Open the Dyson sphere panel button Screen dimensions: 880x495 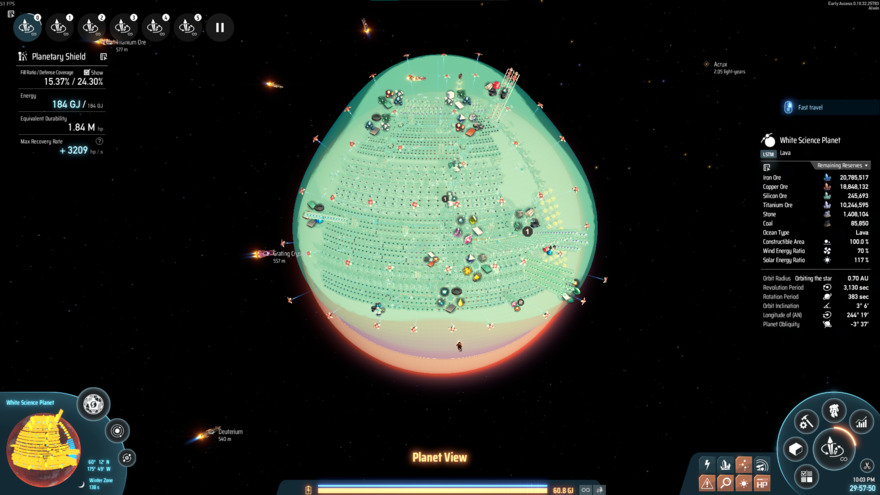tap(93, 405)
